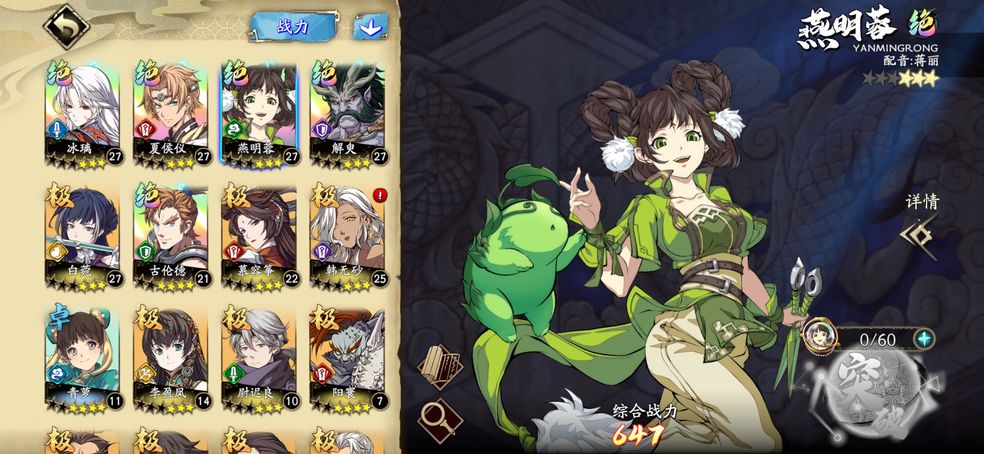Open the 战力 sort dropdown
984x454 pixels.
[292, 26]
